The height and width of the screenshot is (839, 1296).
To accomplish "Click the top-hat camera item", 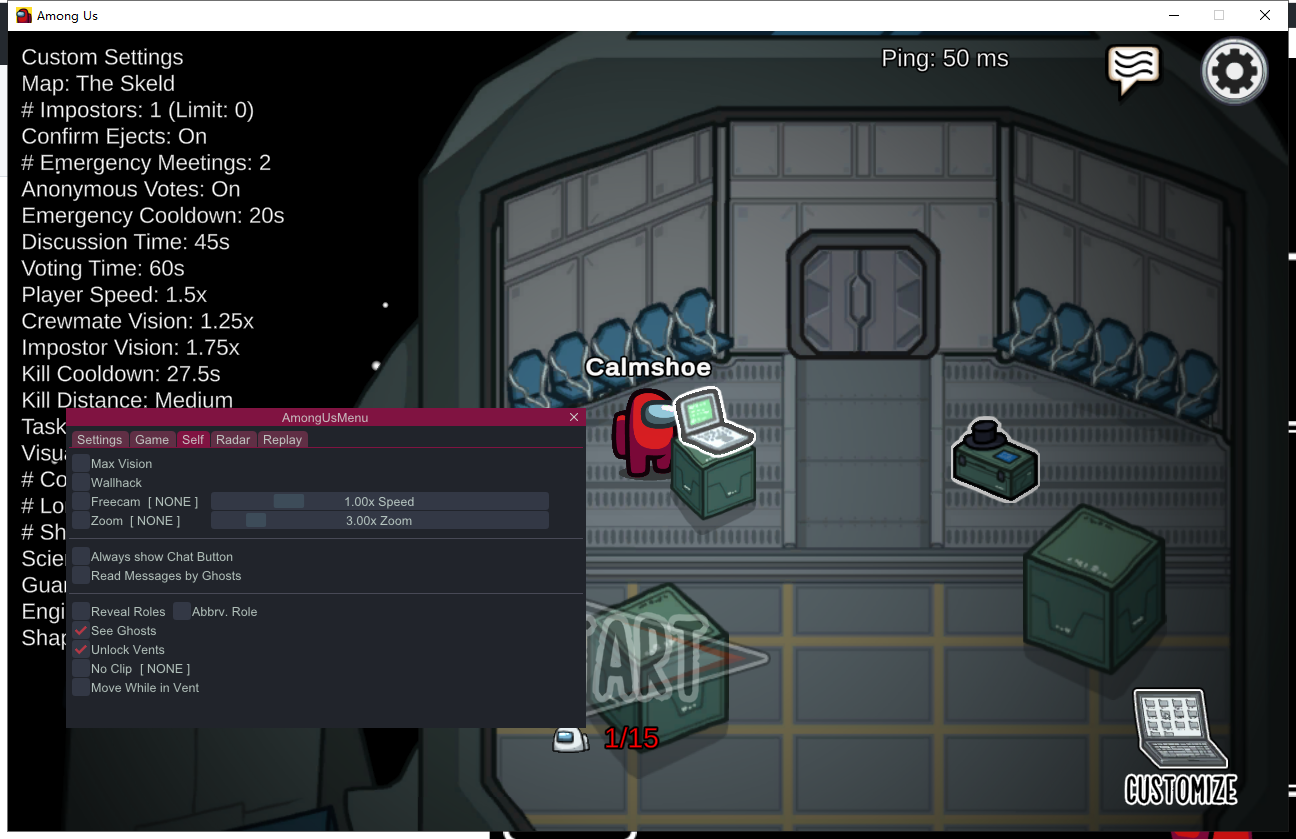I will pos(994,458).
